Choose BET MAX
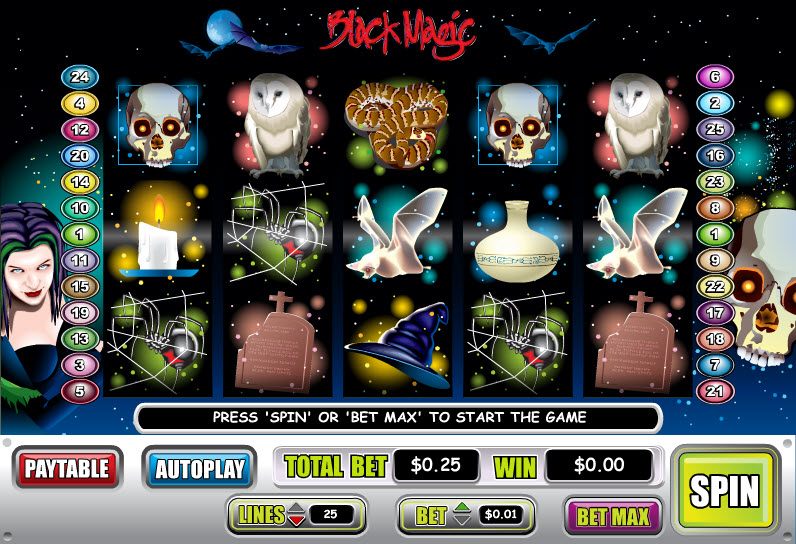Image resolution: width=796 pixels, height=544 pixels. click(613, 516)
